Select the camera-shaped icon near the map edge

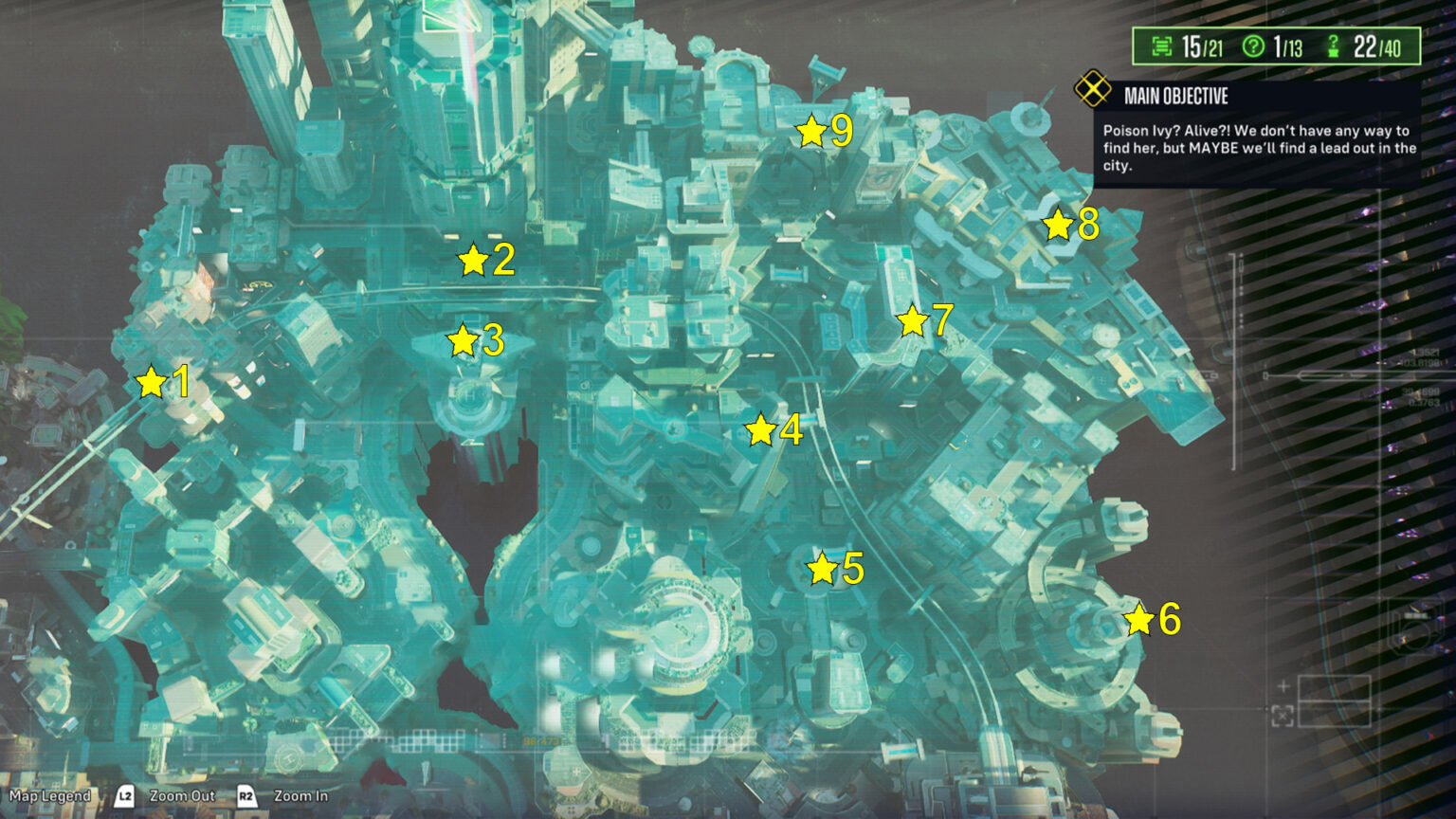[1417, 628]
